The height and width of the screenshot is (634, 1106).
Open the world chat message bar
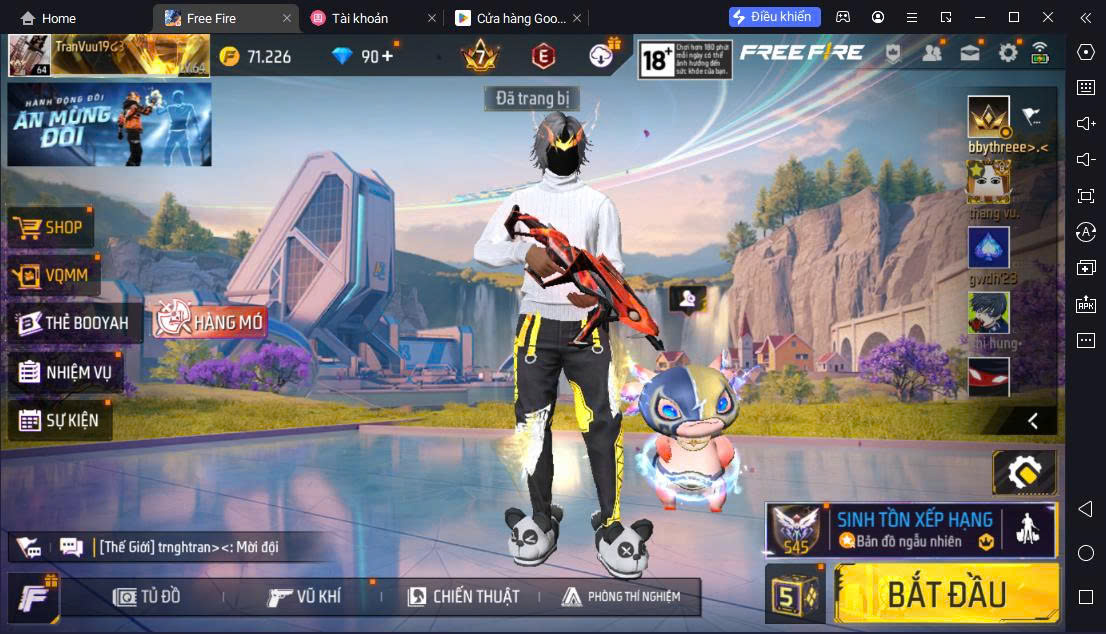pos(190,547)
